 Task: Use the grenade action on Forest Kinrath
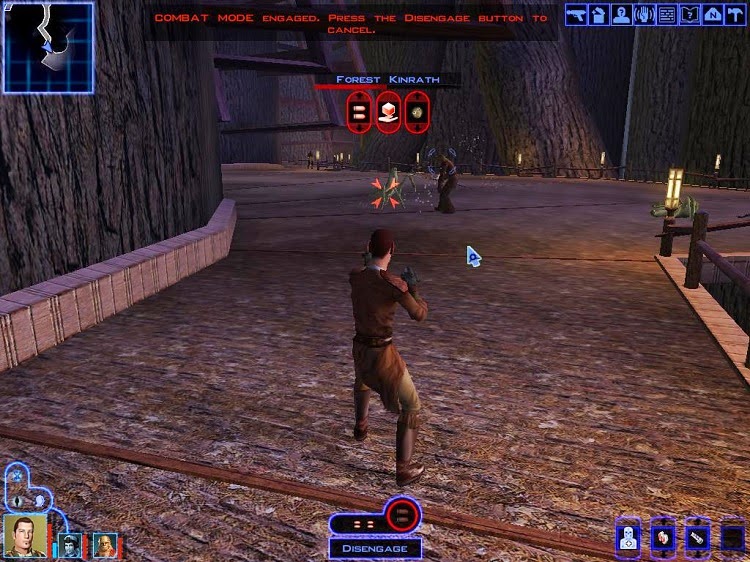[416, 111]
